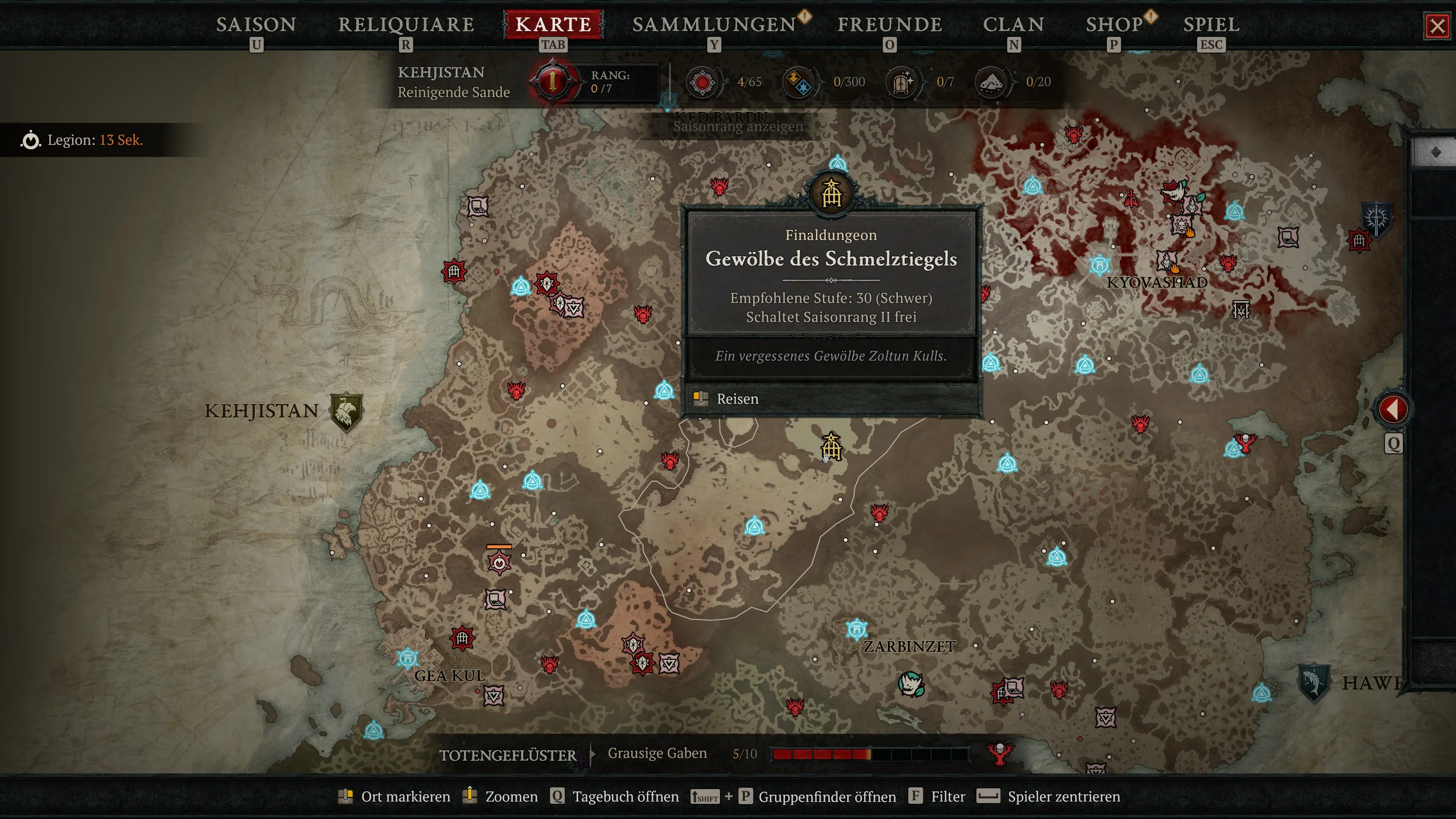Click the Gewölbe des Schmelztiegels dungeon marker
1456x819 pixels.
click(831, 447)
